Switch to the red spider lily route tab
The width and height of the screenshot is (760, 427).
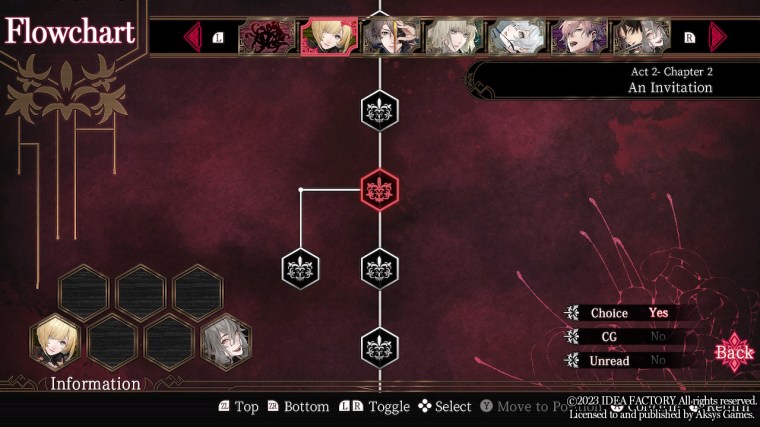pyautogui.click(x=267, y=37)
